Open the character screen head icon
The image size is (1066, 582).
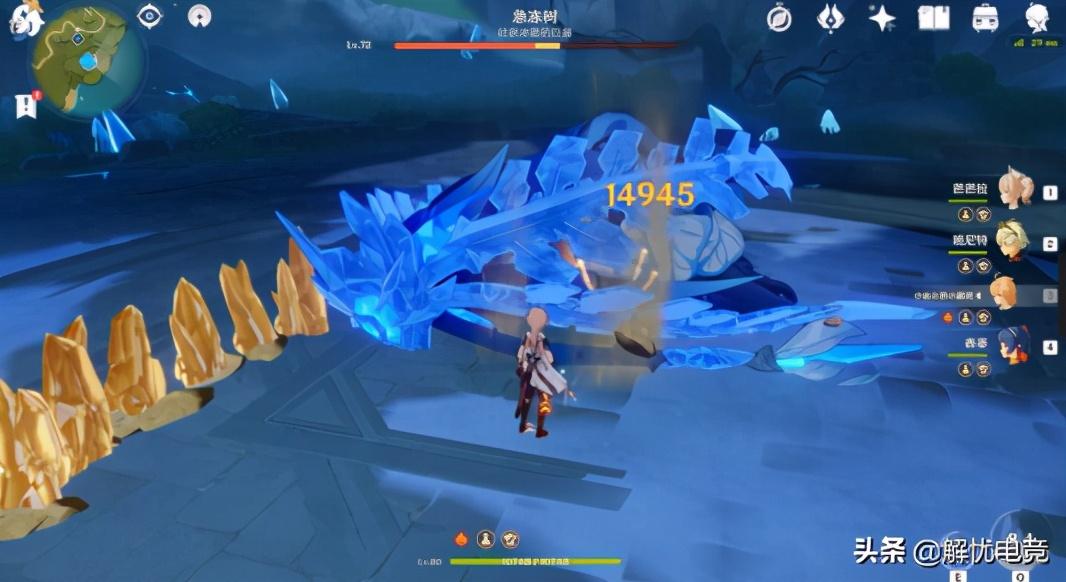1037,17
